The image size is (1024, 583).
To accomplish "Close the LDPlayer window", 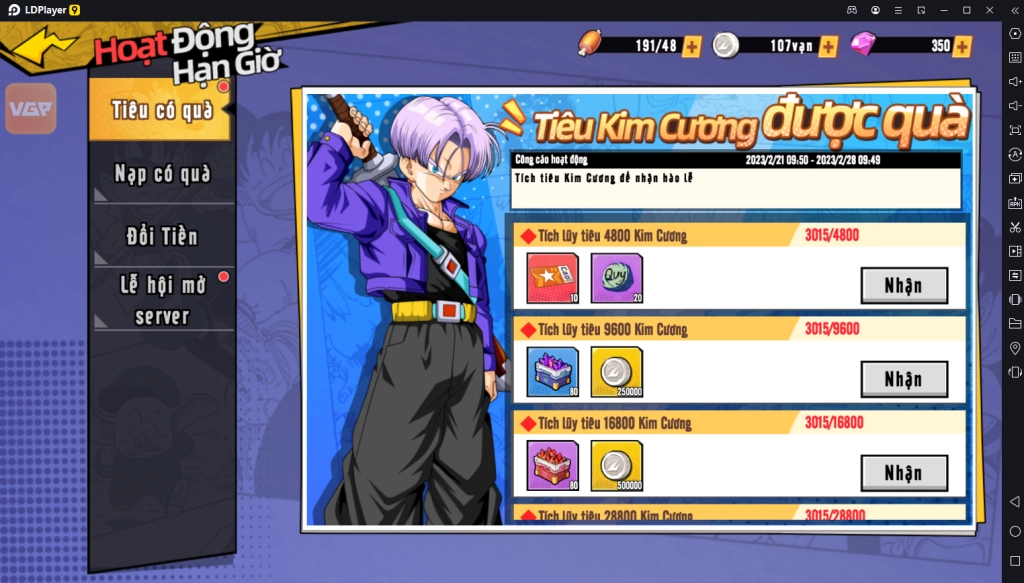I will [990, 9].
